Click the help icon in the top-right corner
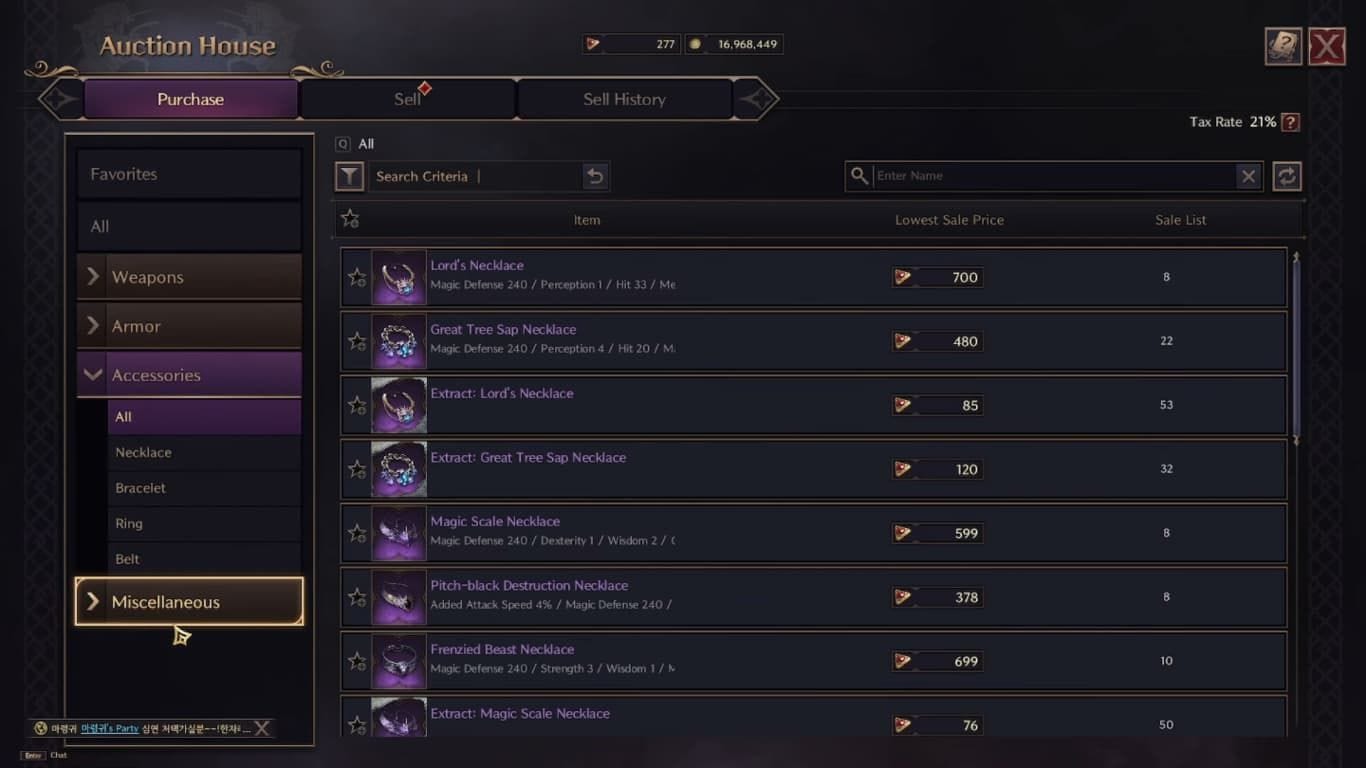Viewport: 1366px width, 768px height. [1285, 46]
